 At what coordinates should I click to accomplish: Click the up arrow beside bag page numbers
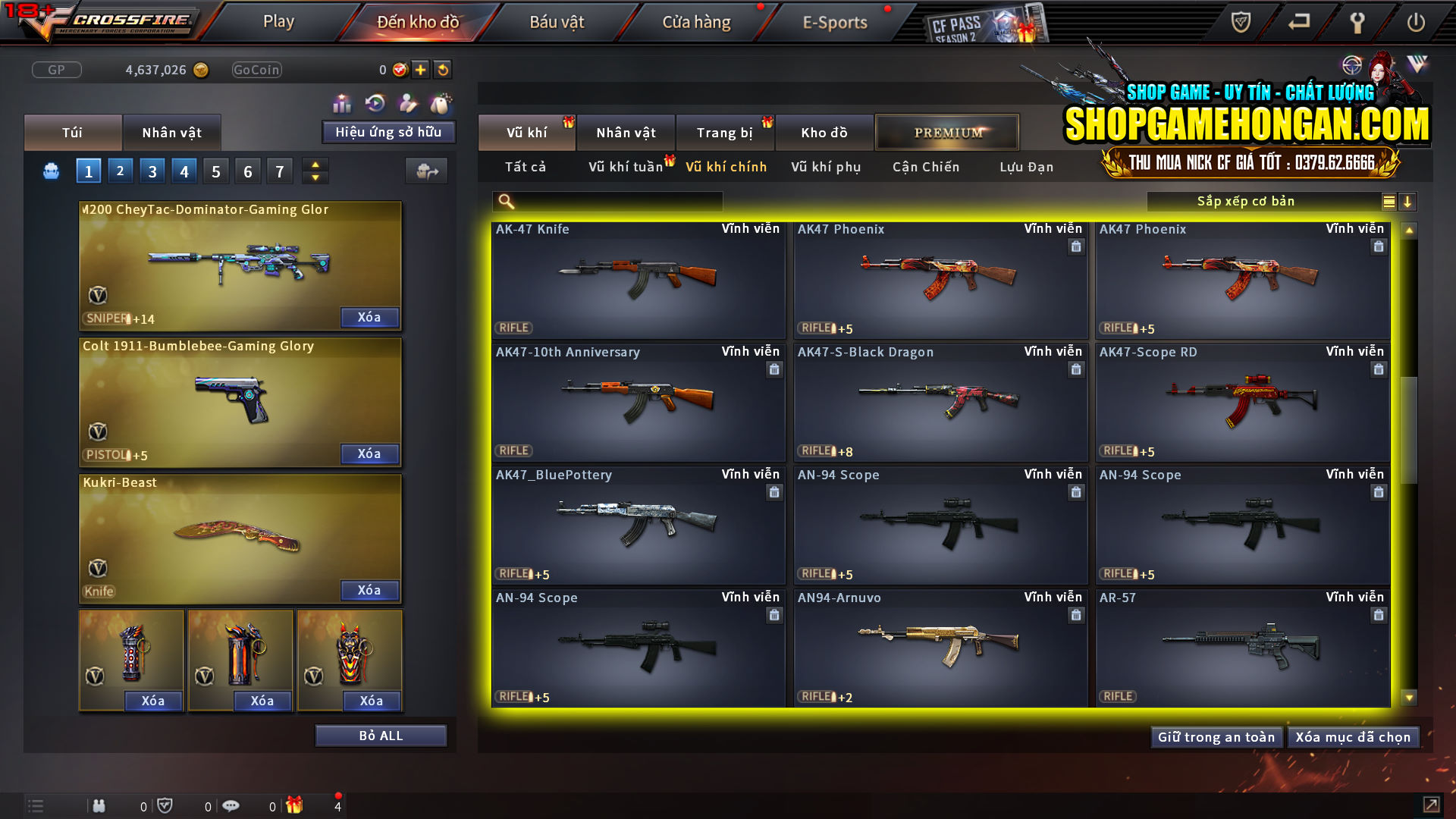pos(315,164)
